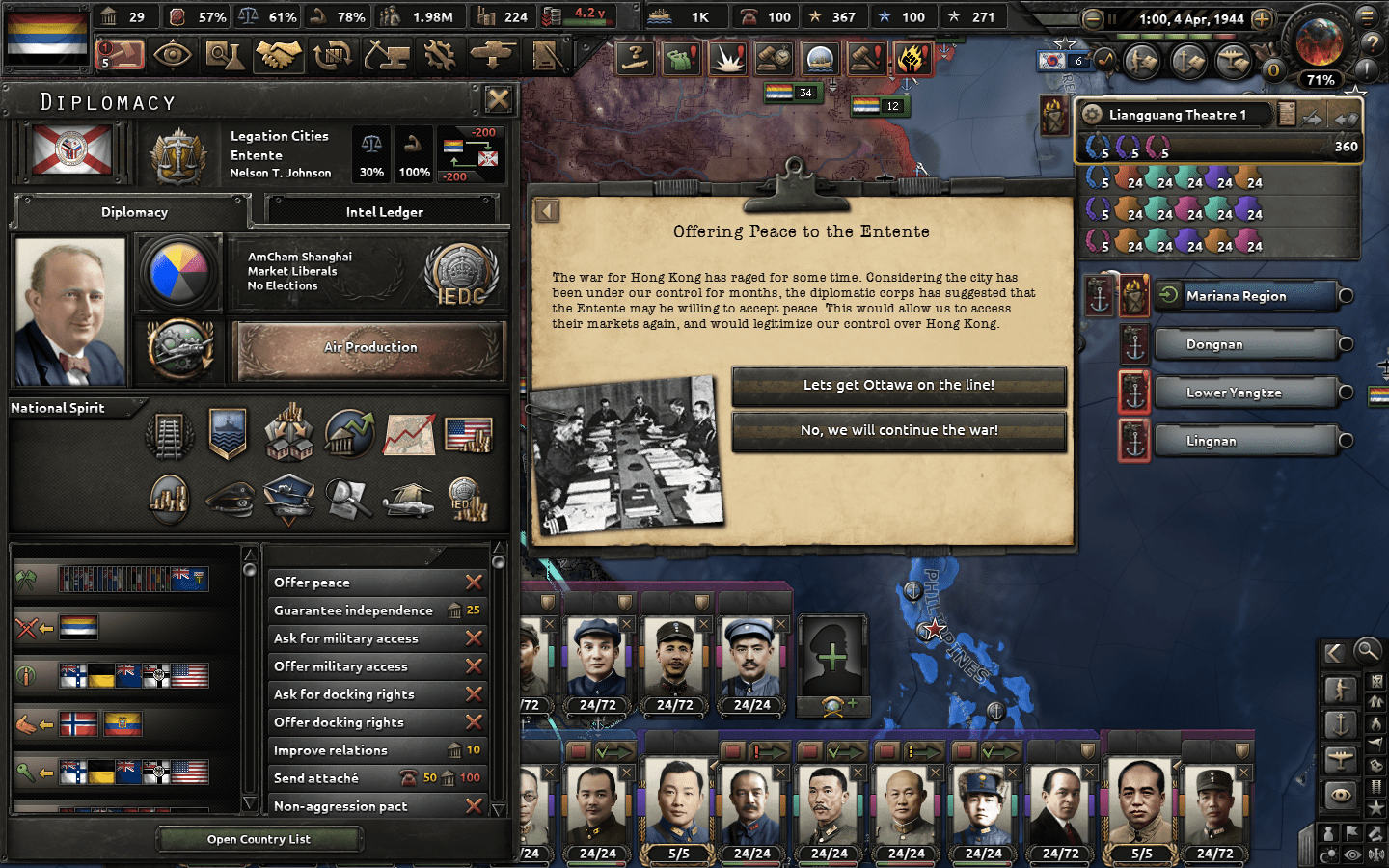
Task: Open the intelligence agency eye icon
Action: pos(174,56)
